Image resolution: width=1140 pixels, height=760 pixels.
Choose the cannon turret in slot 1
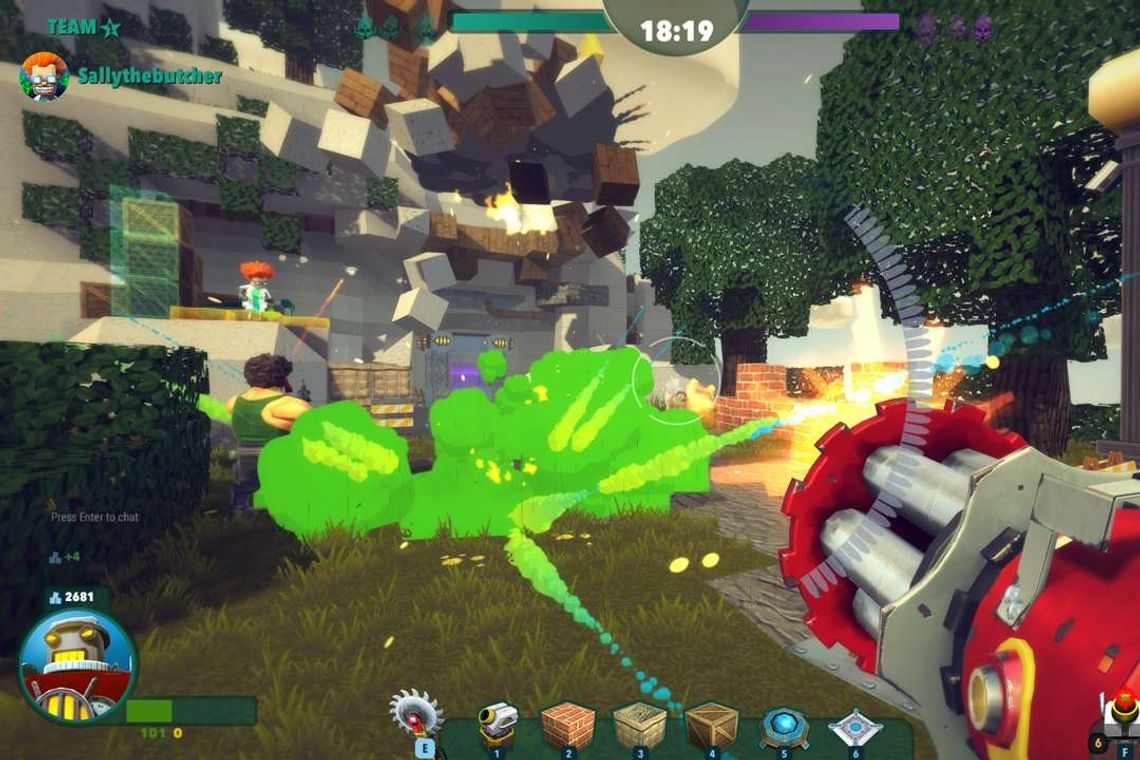[497, 723]
